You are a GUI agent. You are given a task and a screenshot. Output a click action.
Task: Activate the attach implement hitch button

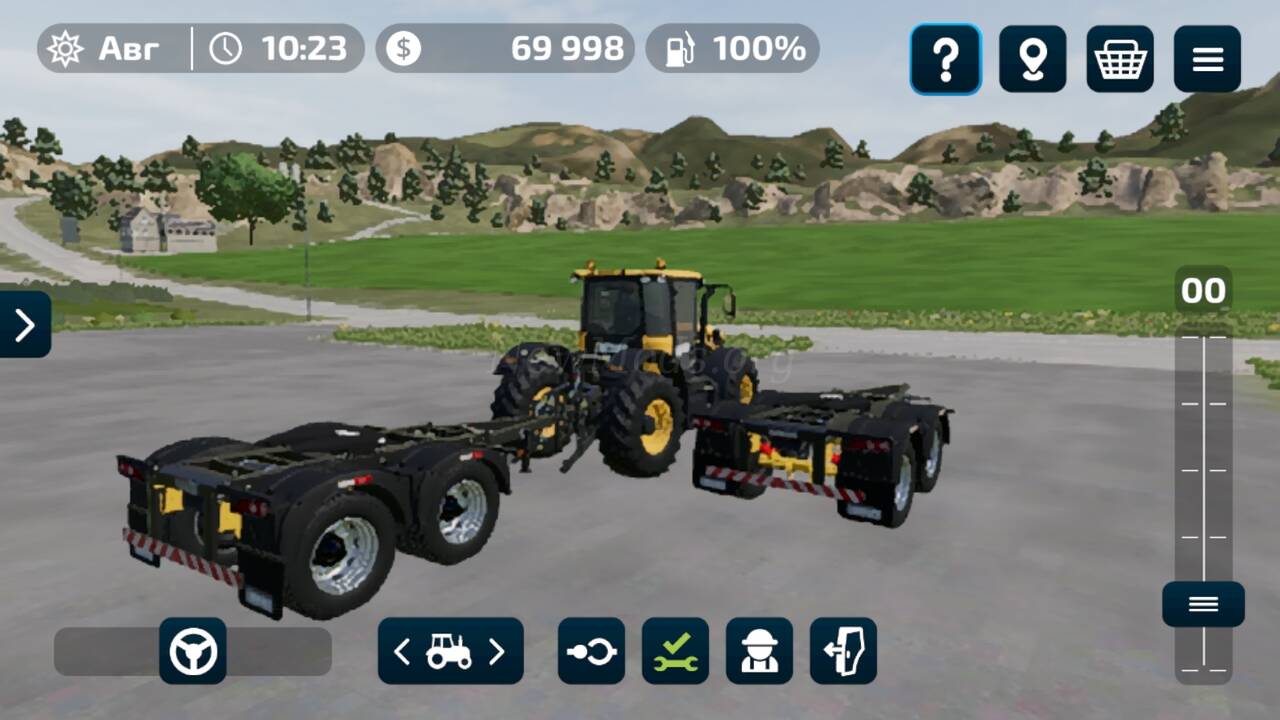coord(591,651)
